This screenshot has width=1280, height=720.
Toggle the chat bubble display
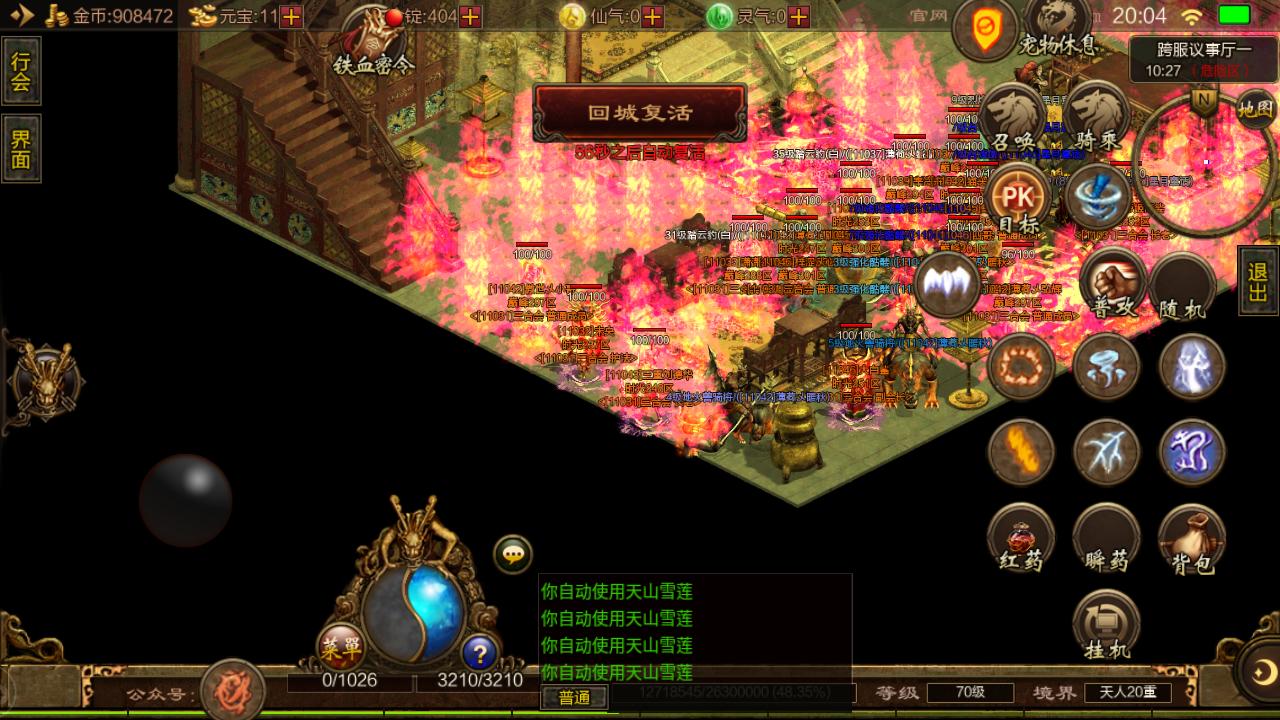[x=514, y=553]
